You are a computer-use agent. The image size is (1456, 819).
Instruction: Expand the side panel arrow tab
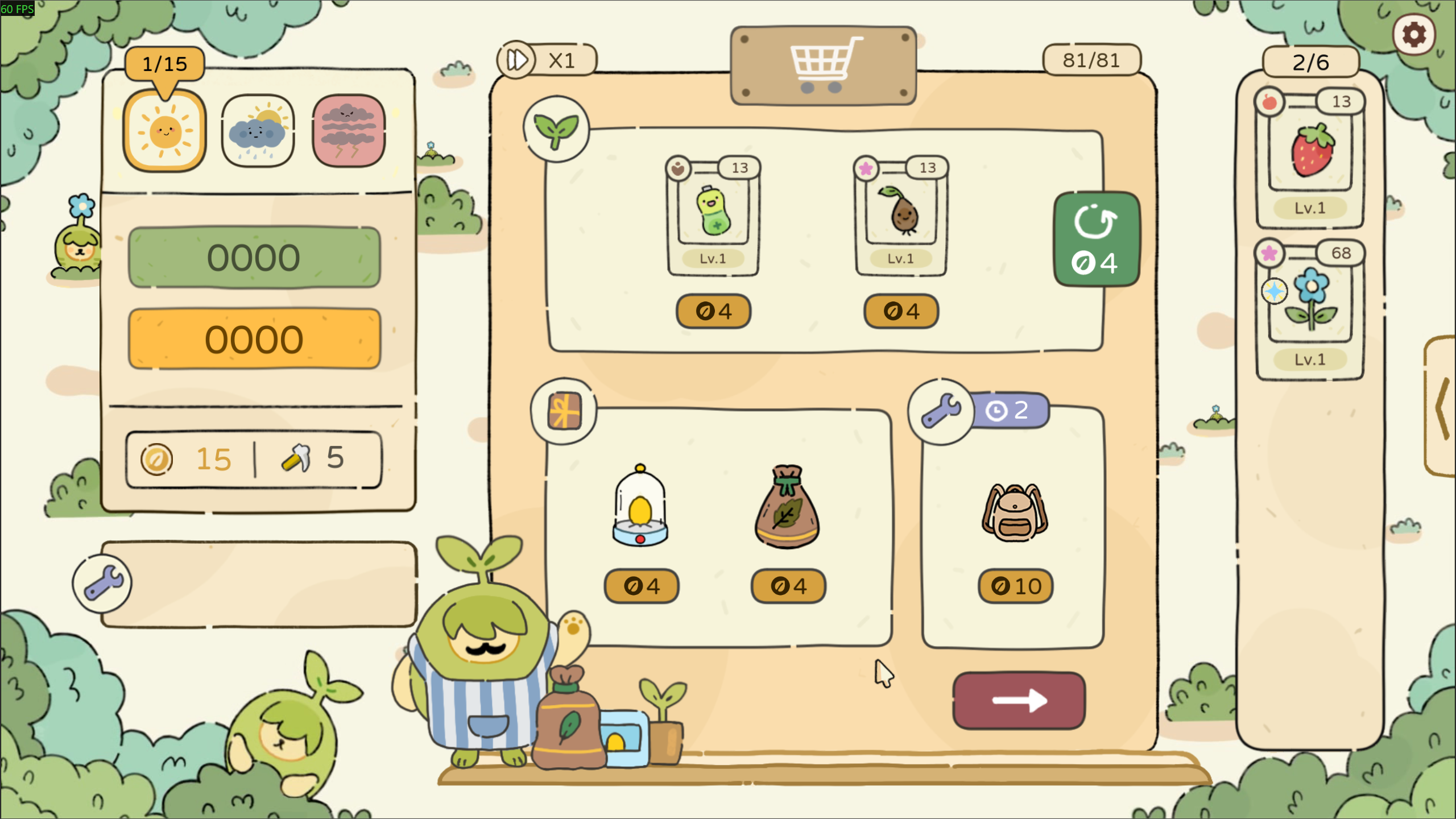1442,406
